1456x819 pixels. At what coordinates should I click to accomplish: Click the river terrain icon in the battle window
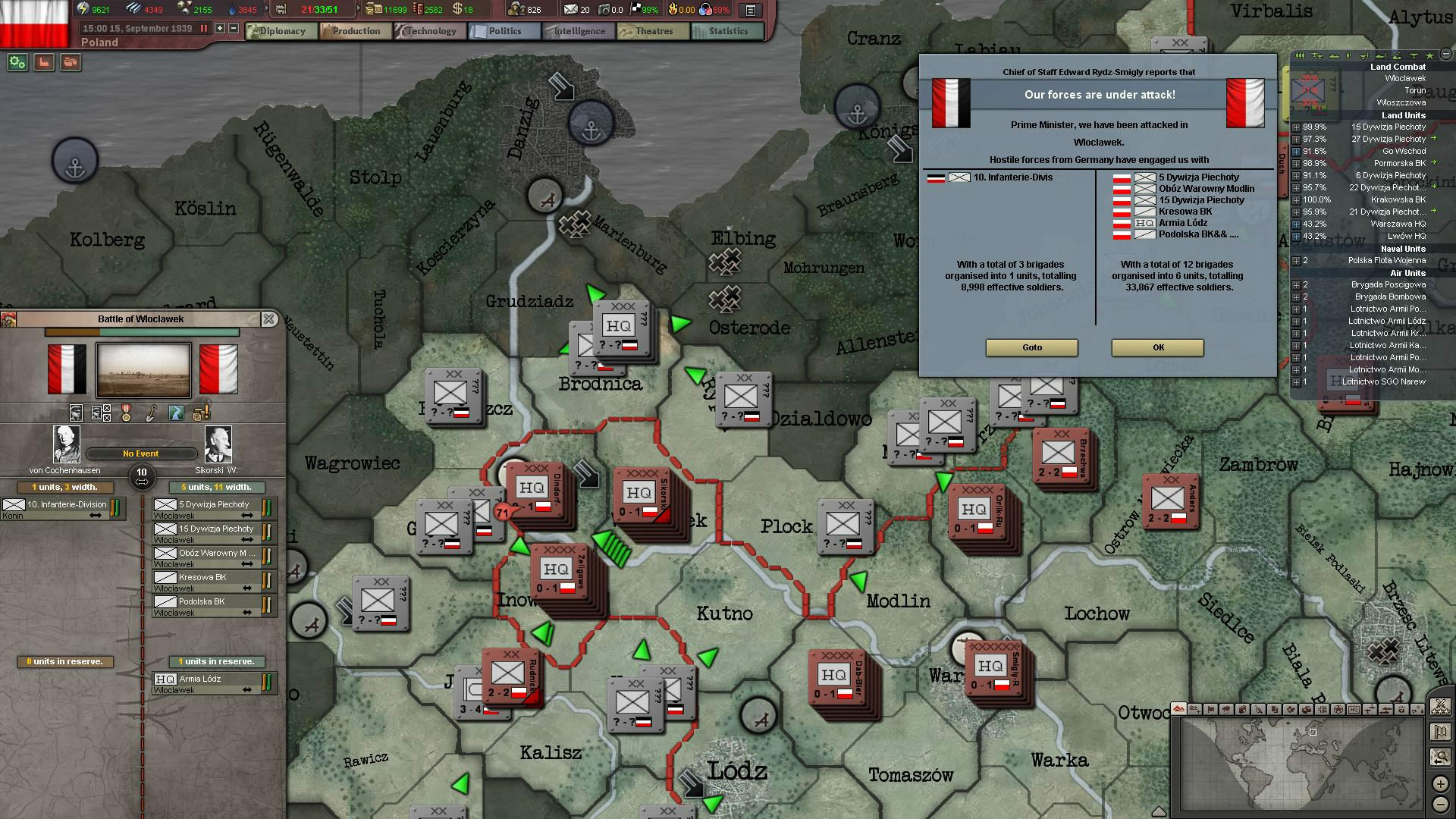[175, 413]
